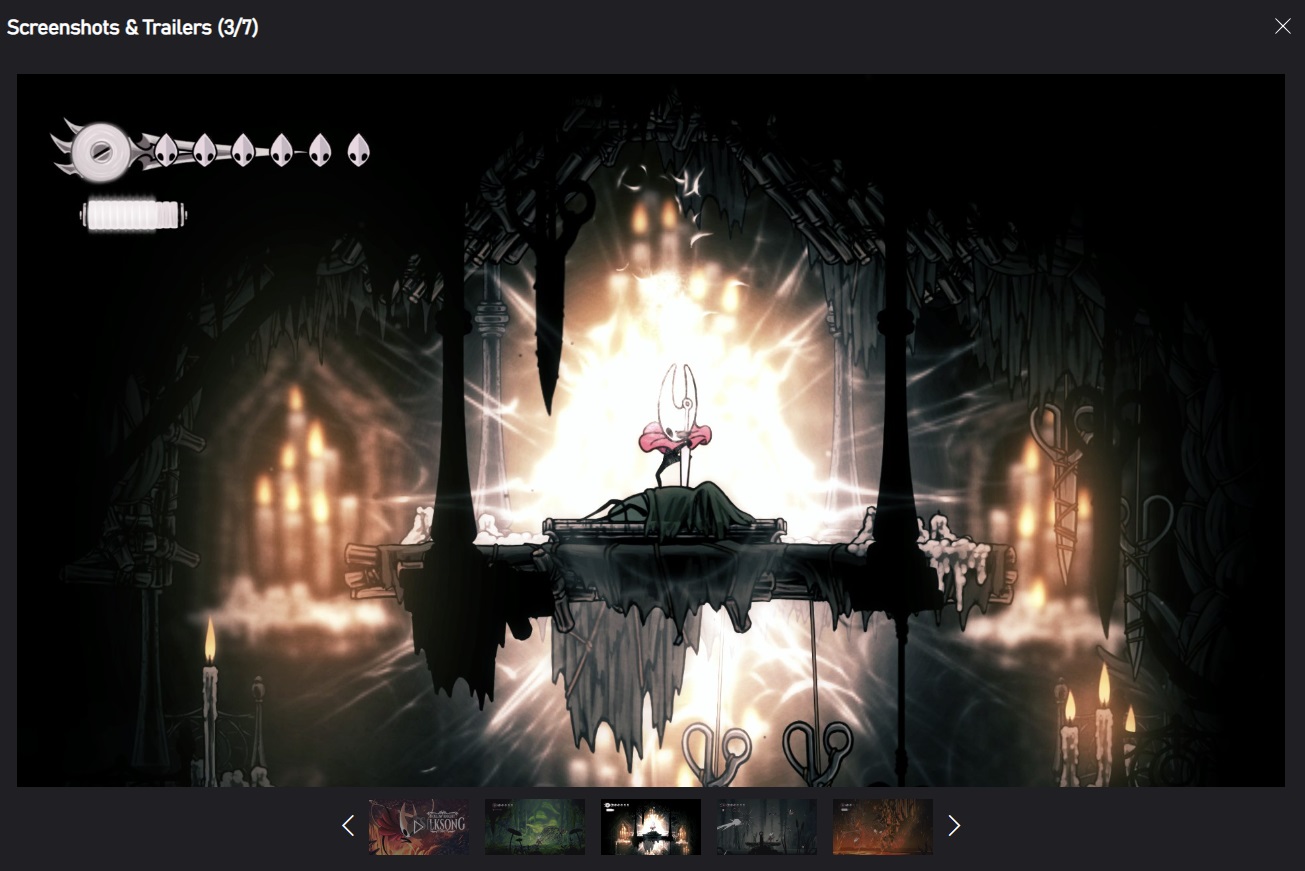Image resolution: width=1305 pixels, height=871 pixels.
Task: Click the Screenshots & Trailers (3/7) heading
Action: pos(131,27)
